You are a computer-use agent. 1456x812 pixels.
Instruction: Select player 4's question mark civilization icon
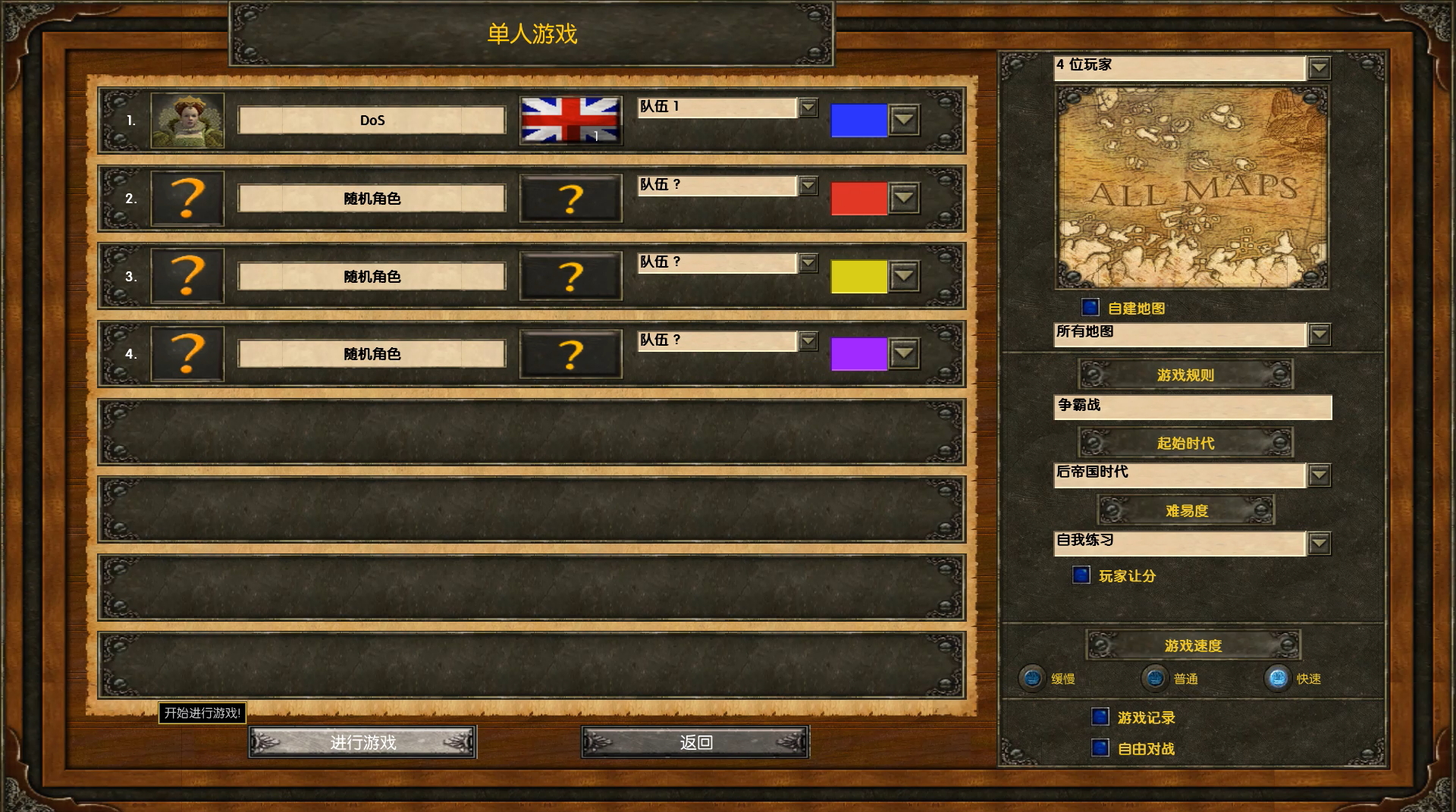(x=570, y=354)
